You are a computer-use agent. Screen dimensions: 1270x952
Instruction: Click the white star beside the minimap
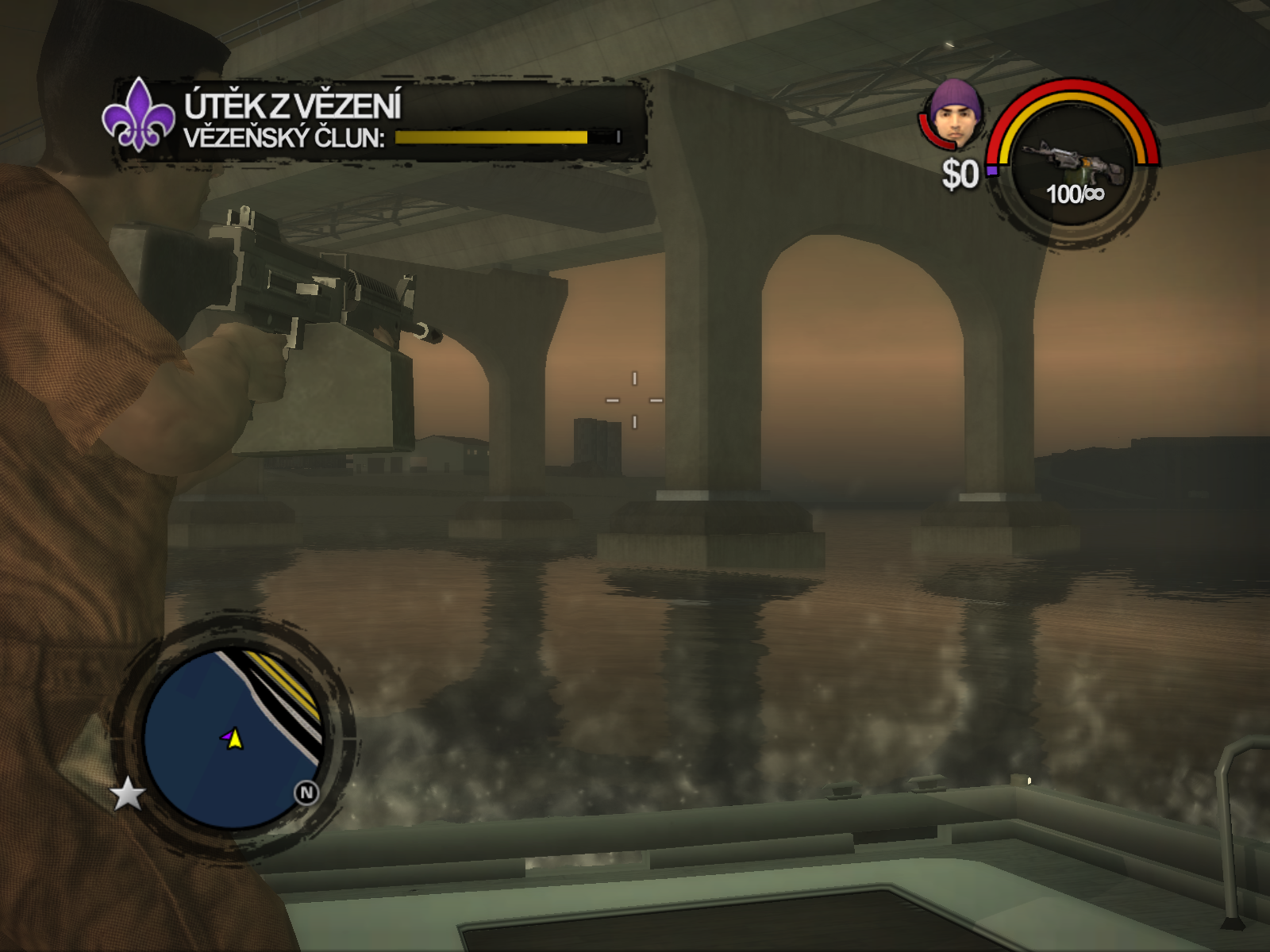point(127,794)
